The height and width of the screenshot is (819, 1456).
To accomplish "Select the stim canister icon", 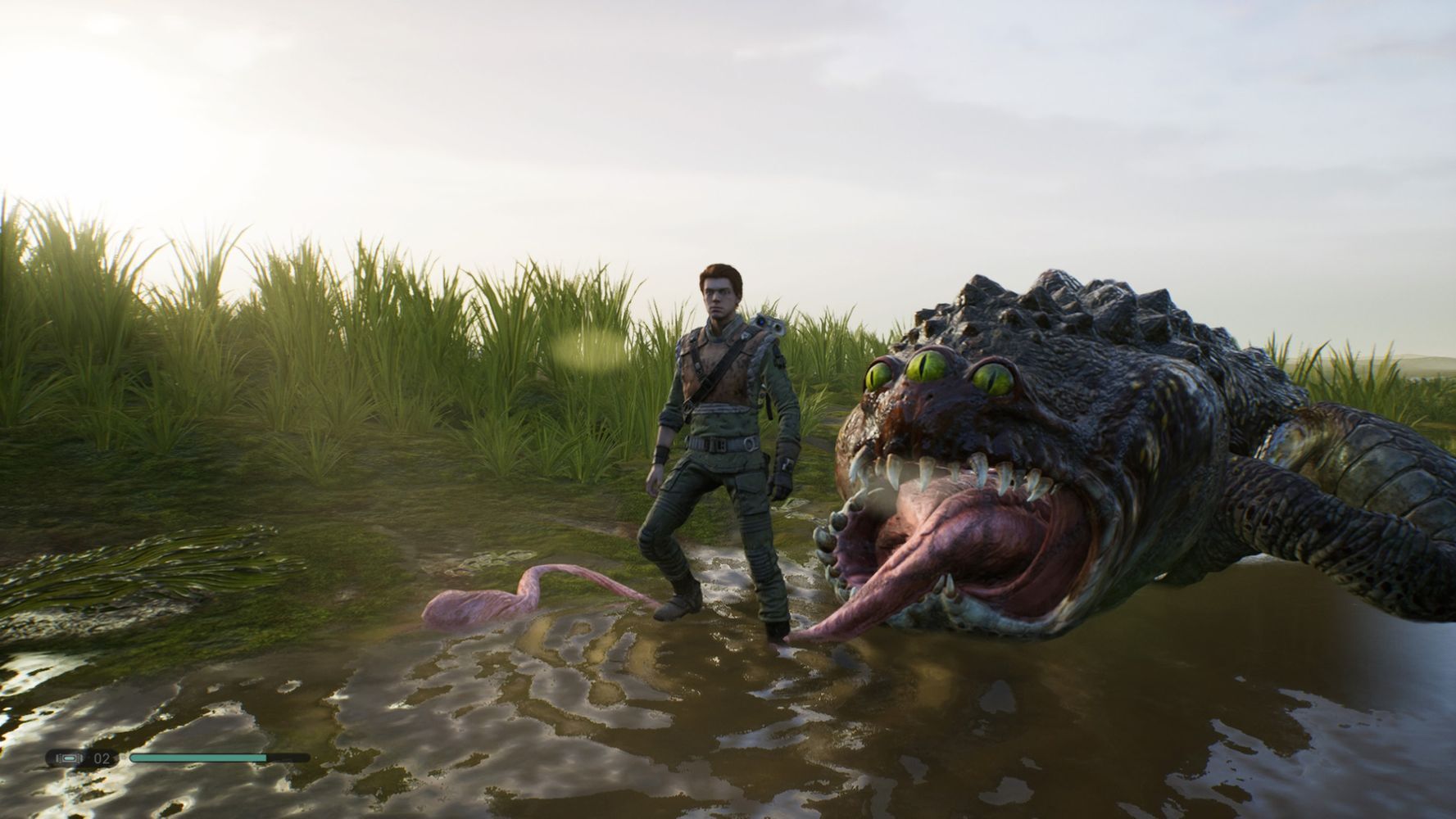I will pyautogui.click(x=68, y=758).
